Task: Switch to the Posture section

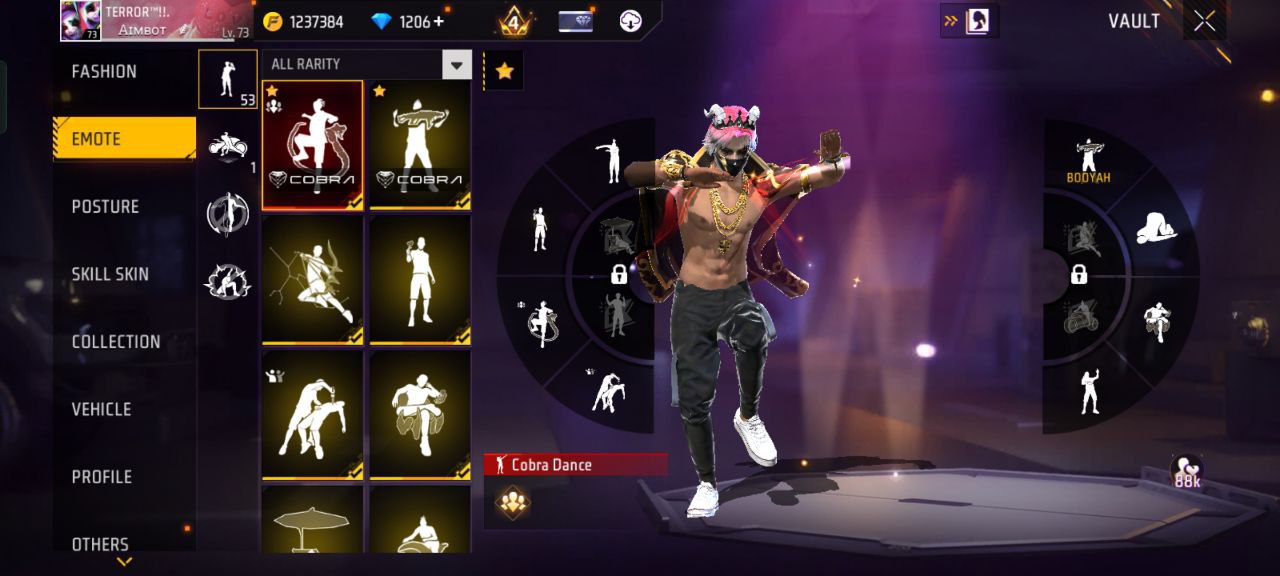Action: pyautogui.click(x=105, y=207)
